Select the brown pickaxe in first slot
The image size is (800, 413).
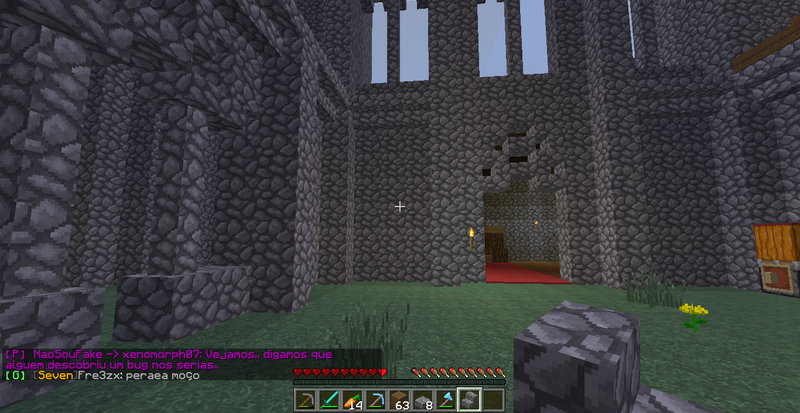click(x=305, y=400)
